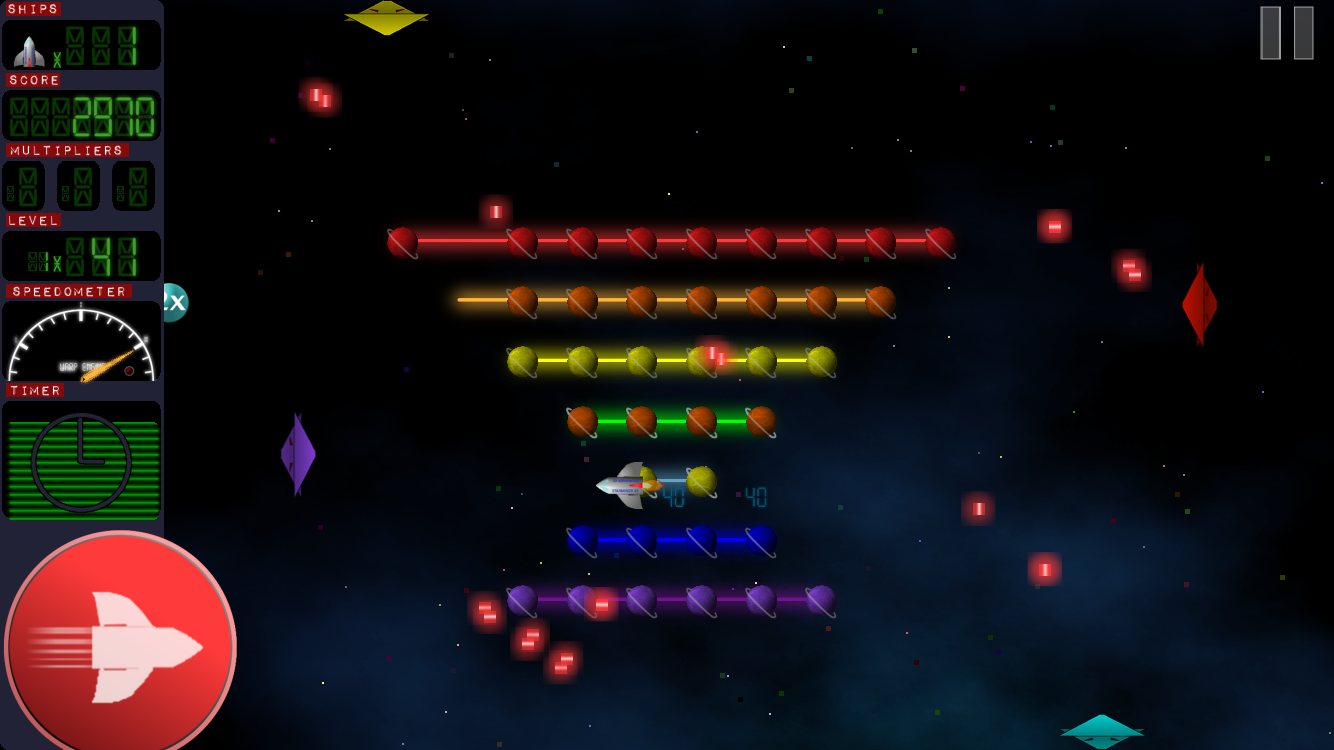Pause the game with the top-right button
1334x750 pixels.
pyautogui.click(x=1286, y=33)
